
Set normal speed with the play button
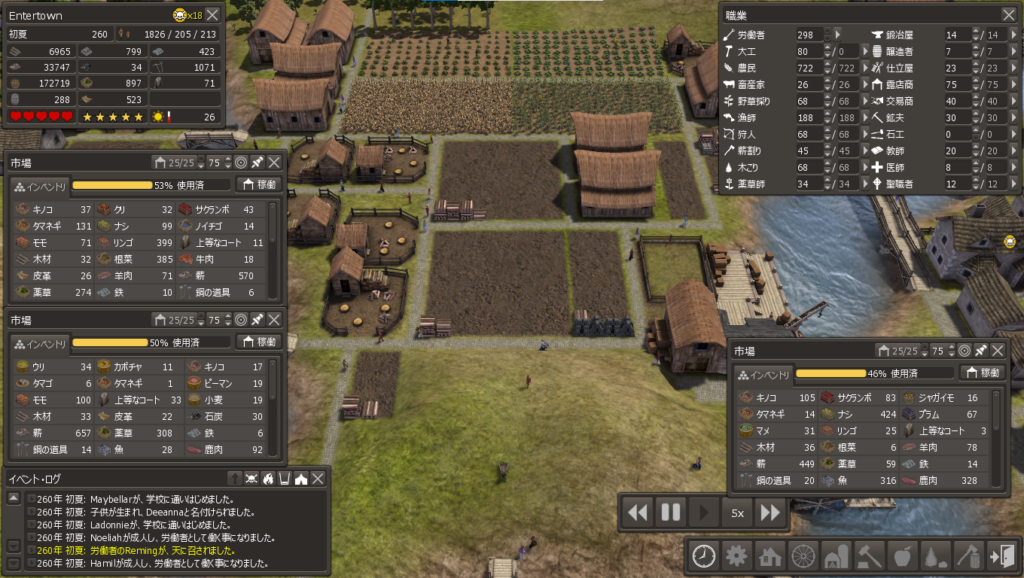(x=703, y=513)
